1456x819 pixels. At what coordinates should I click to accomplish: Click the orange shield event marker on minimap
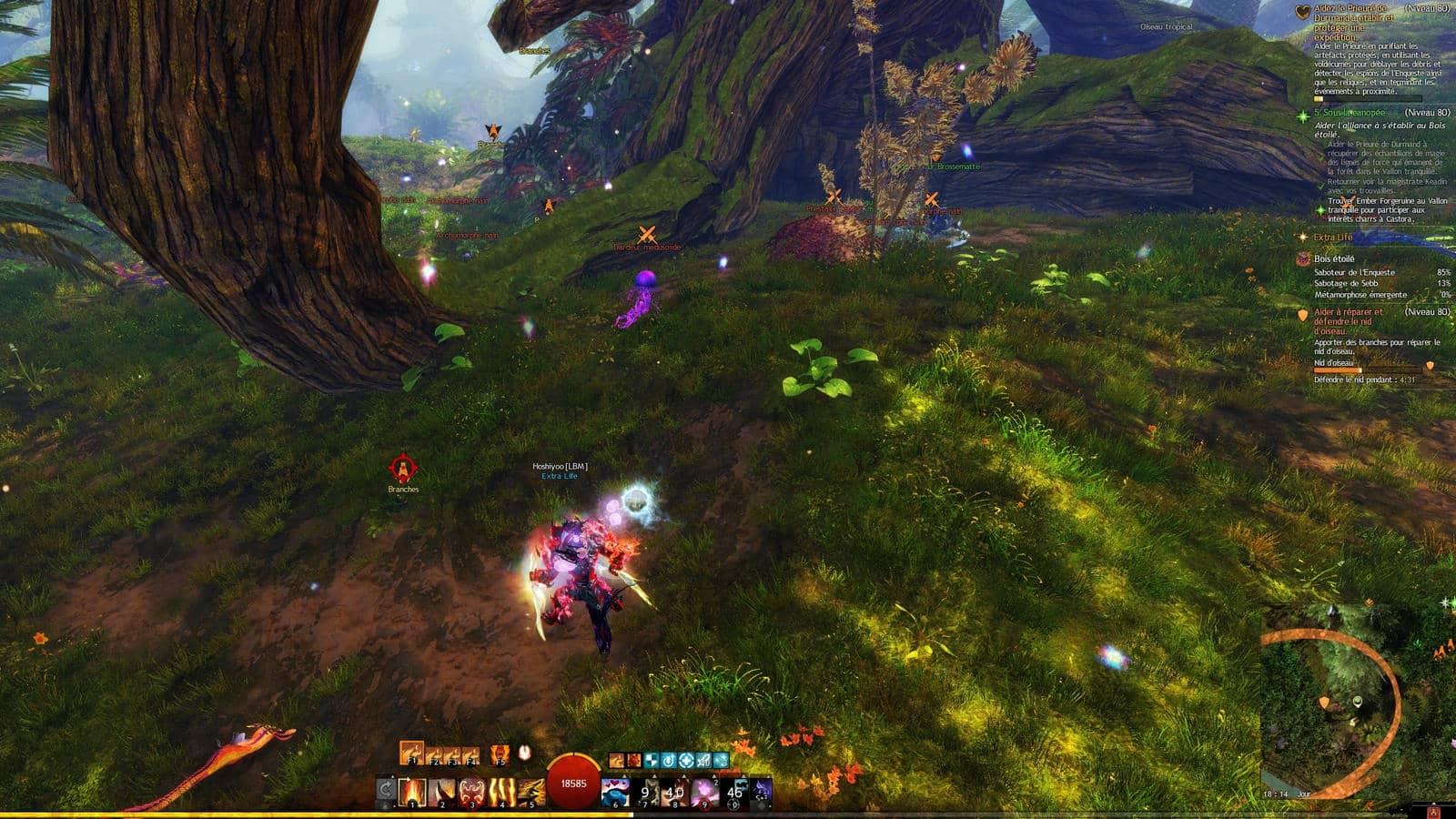tap(1323, 703)
